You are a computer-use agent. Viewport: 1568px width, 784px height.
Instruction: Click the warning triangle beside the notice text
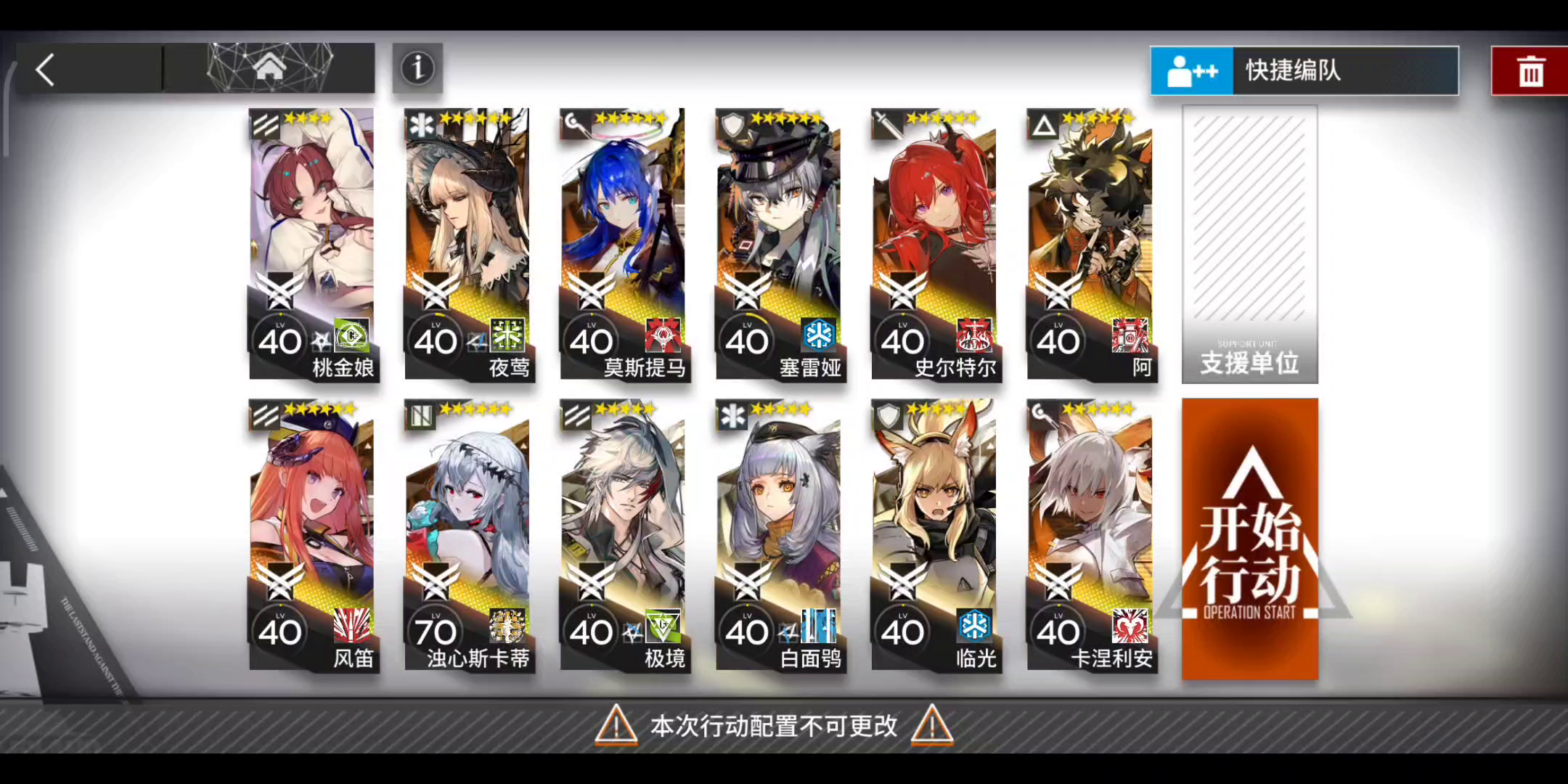tap(616, 725)
